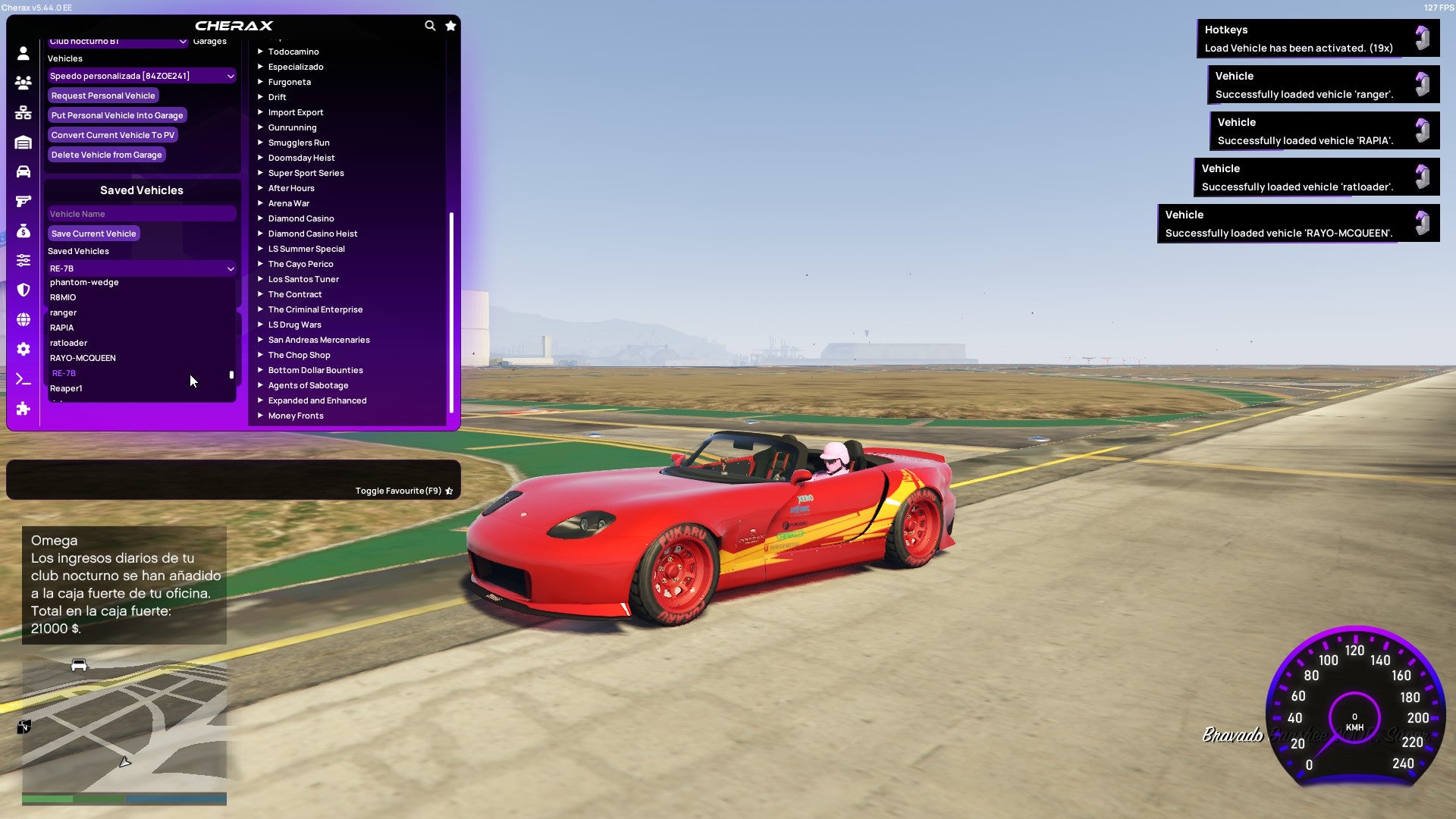Open the money bag recovery icon

point(24,233)
